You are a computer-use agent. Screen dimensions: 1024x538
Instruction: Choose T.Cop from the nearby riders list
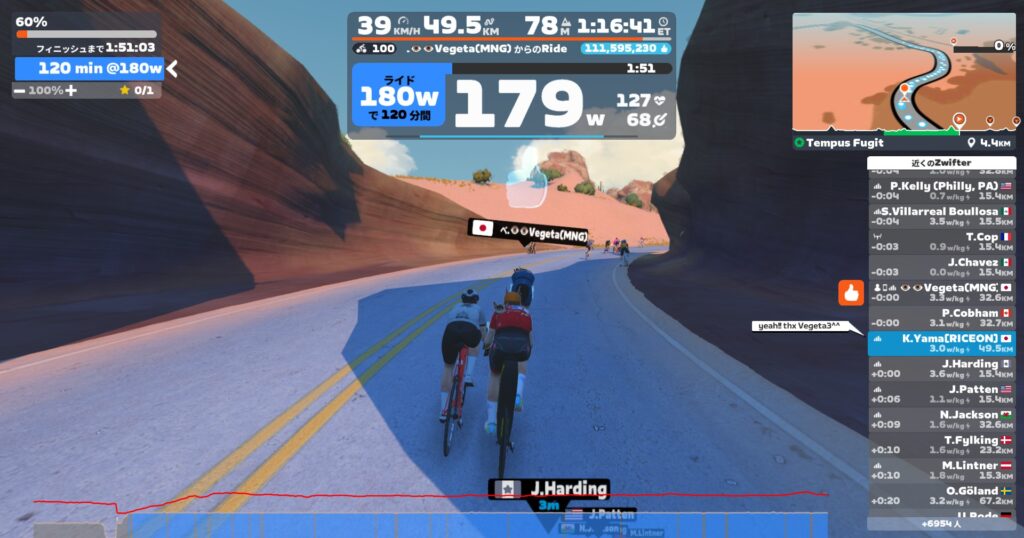[941, 242]
